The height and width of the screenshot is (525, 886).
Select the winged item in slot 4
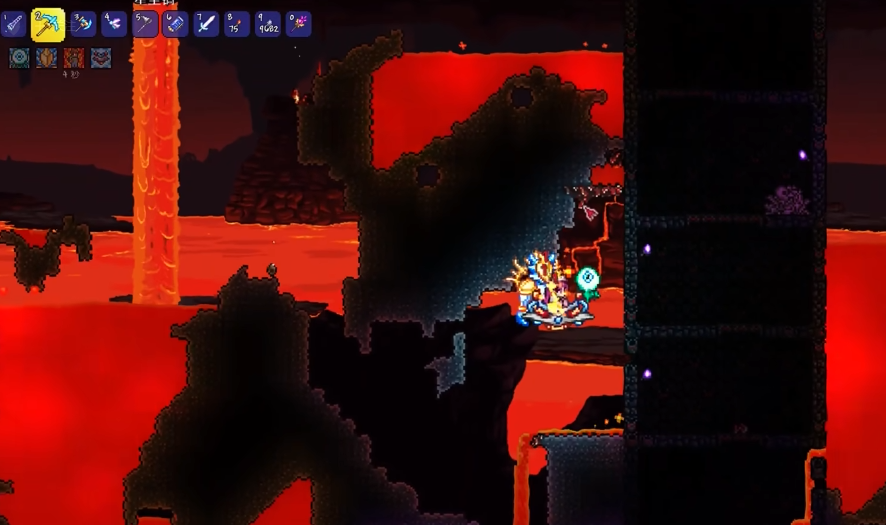[x=114, y=23]
